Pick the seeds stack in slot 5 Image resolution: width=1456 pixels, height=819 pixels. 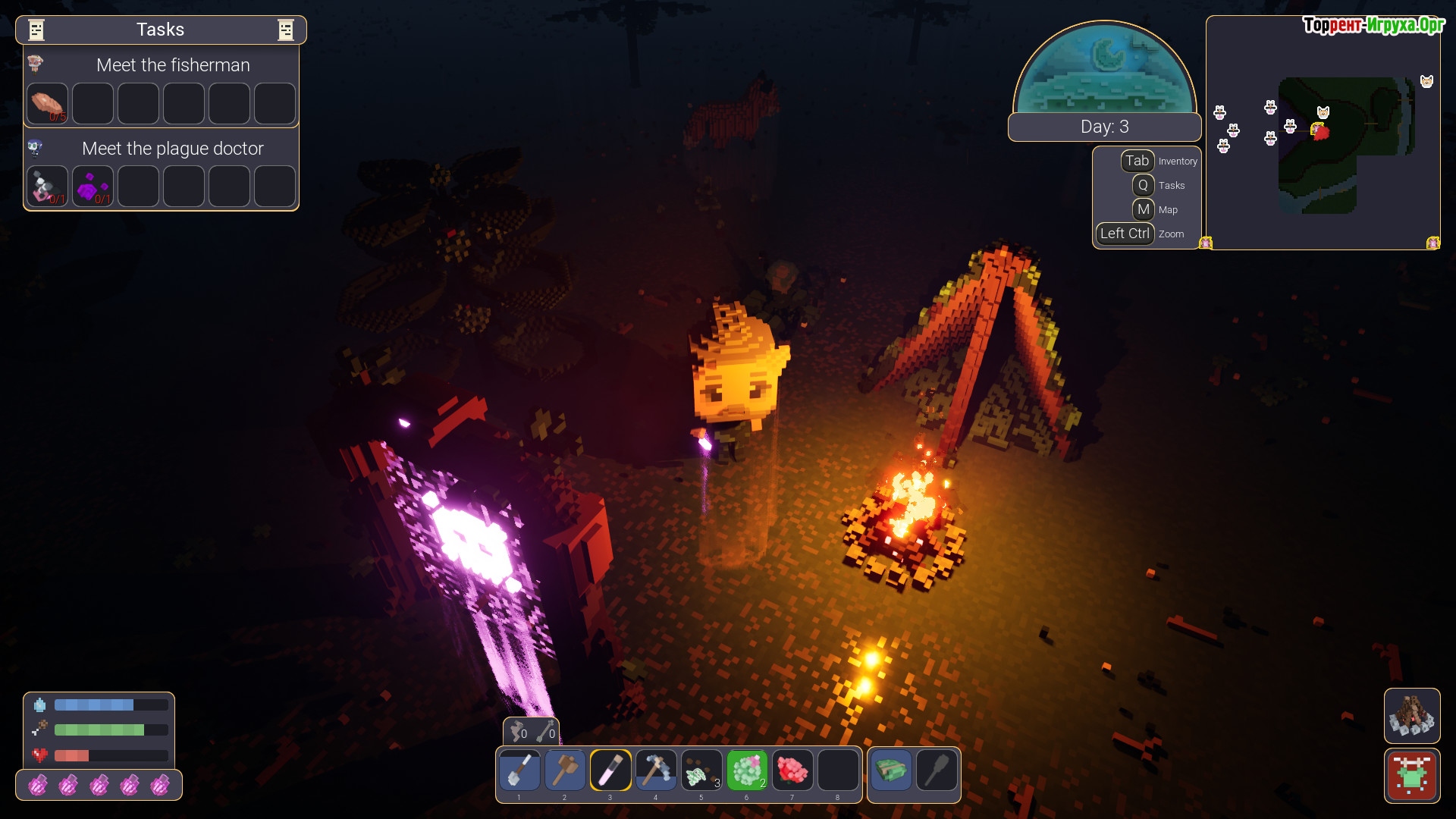701,770
